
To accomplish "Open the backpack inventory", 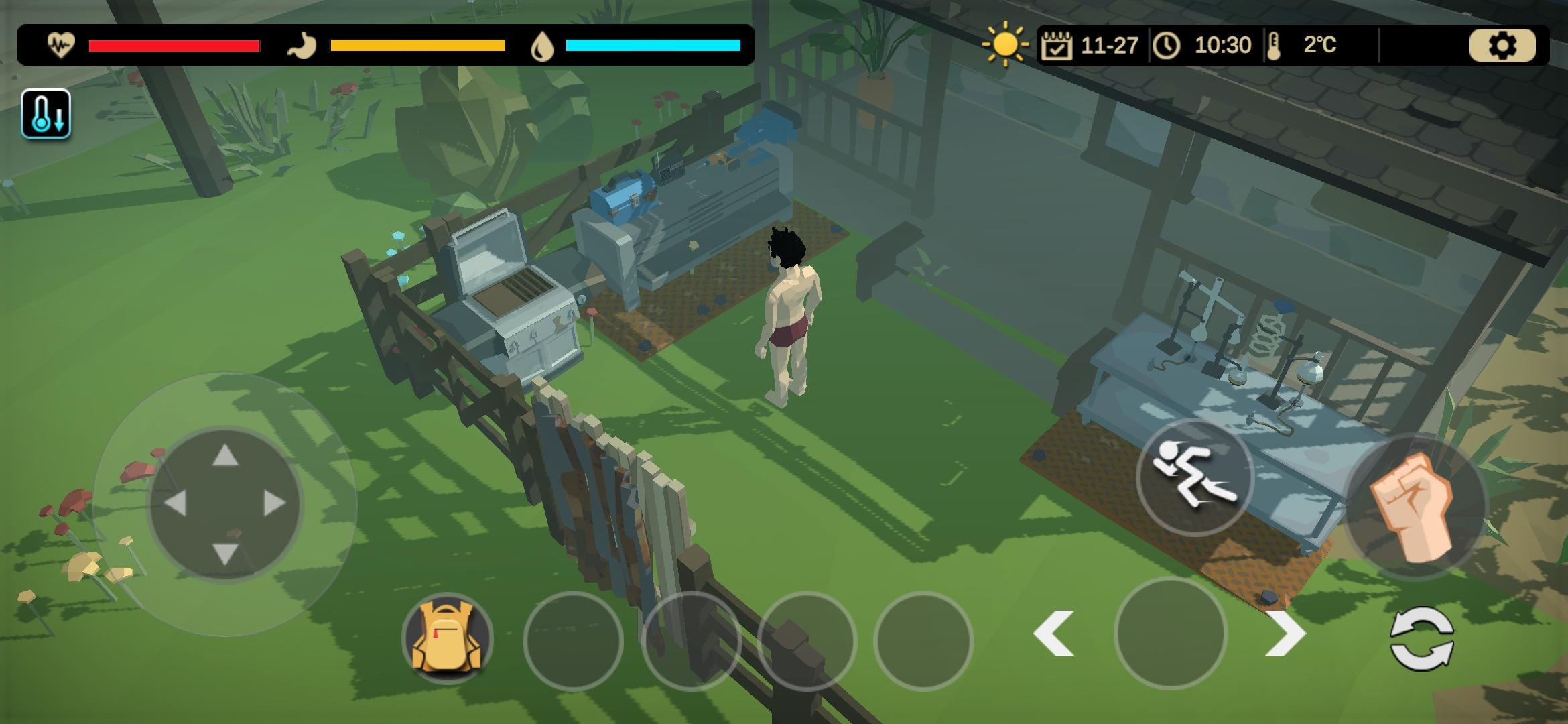I will [x=448, y=637].
